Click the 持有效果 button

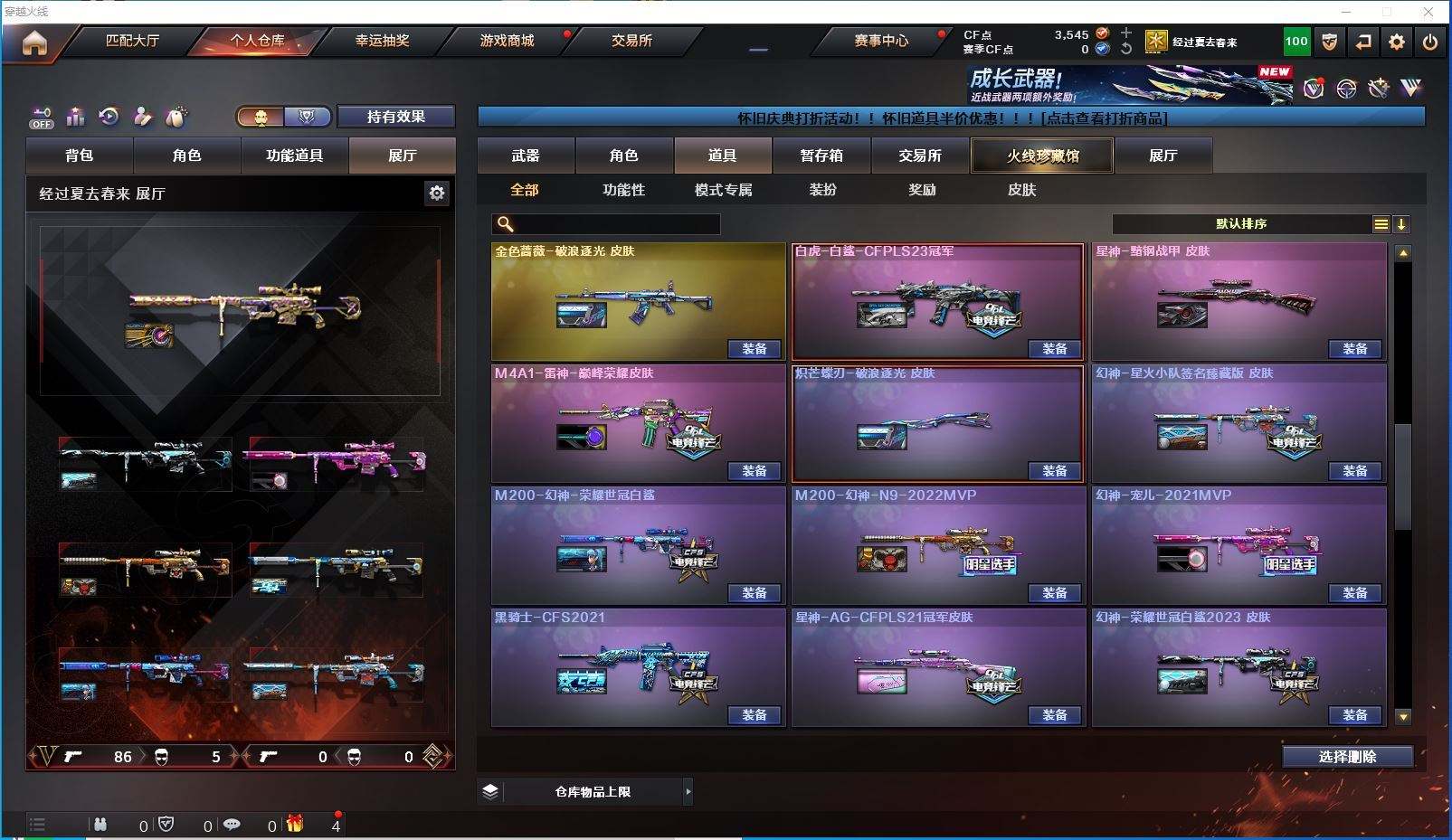coord(395,117)
